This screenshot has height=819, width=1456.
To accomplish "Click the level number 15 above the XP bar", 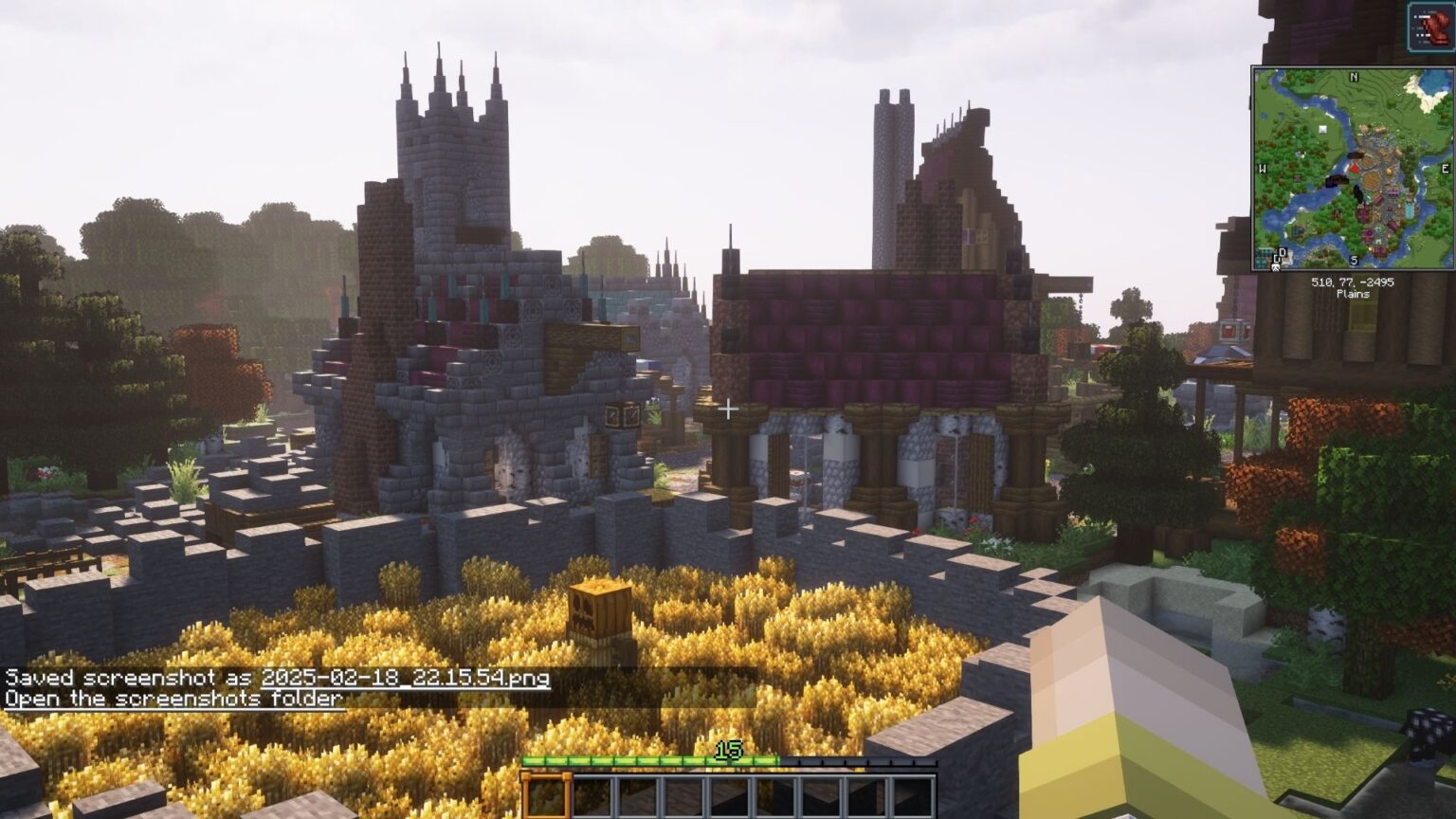I will click(728, 748).
